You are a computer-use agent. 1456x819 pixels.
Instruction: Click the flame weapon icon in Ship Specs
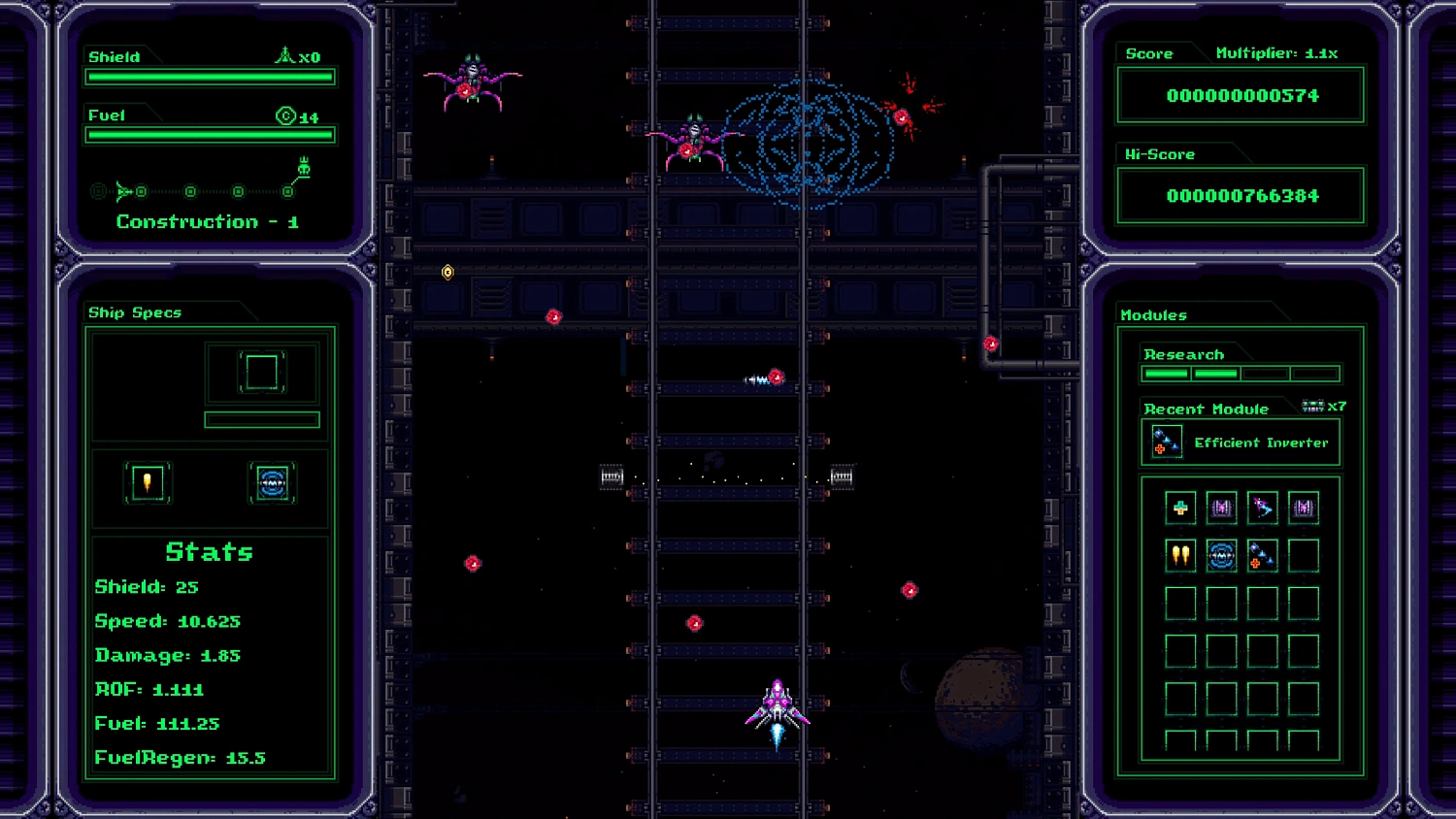click(148, 482)
